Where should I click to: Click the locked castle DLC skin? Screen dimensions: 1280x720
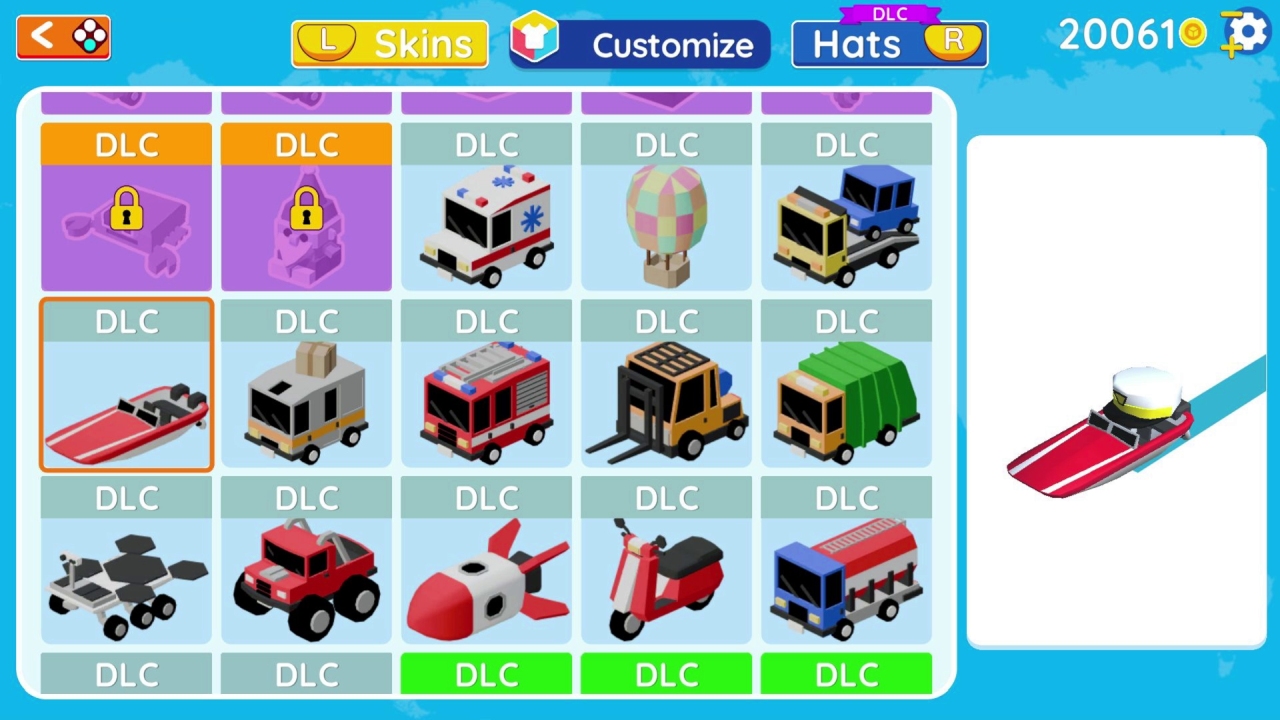coord(306,220)
